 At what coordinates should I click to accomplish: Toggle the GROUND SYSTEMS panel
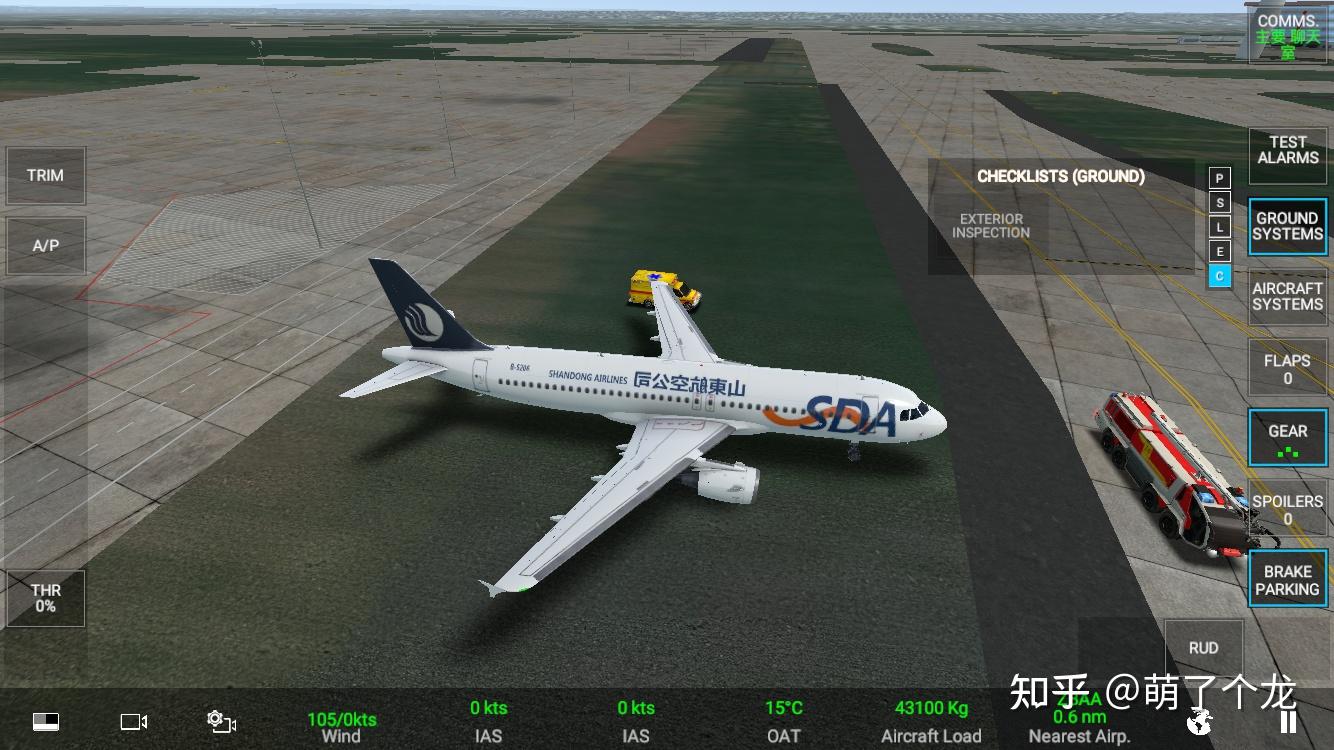tap(1287, 226)
